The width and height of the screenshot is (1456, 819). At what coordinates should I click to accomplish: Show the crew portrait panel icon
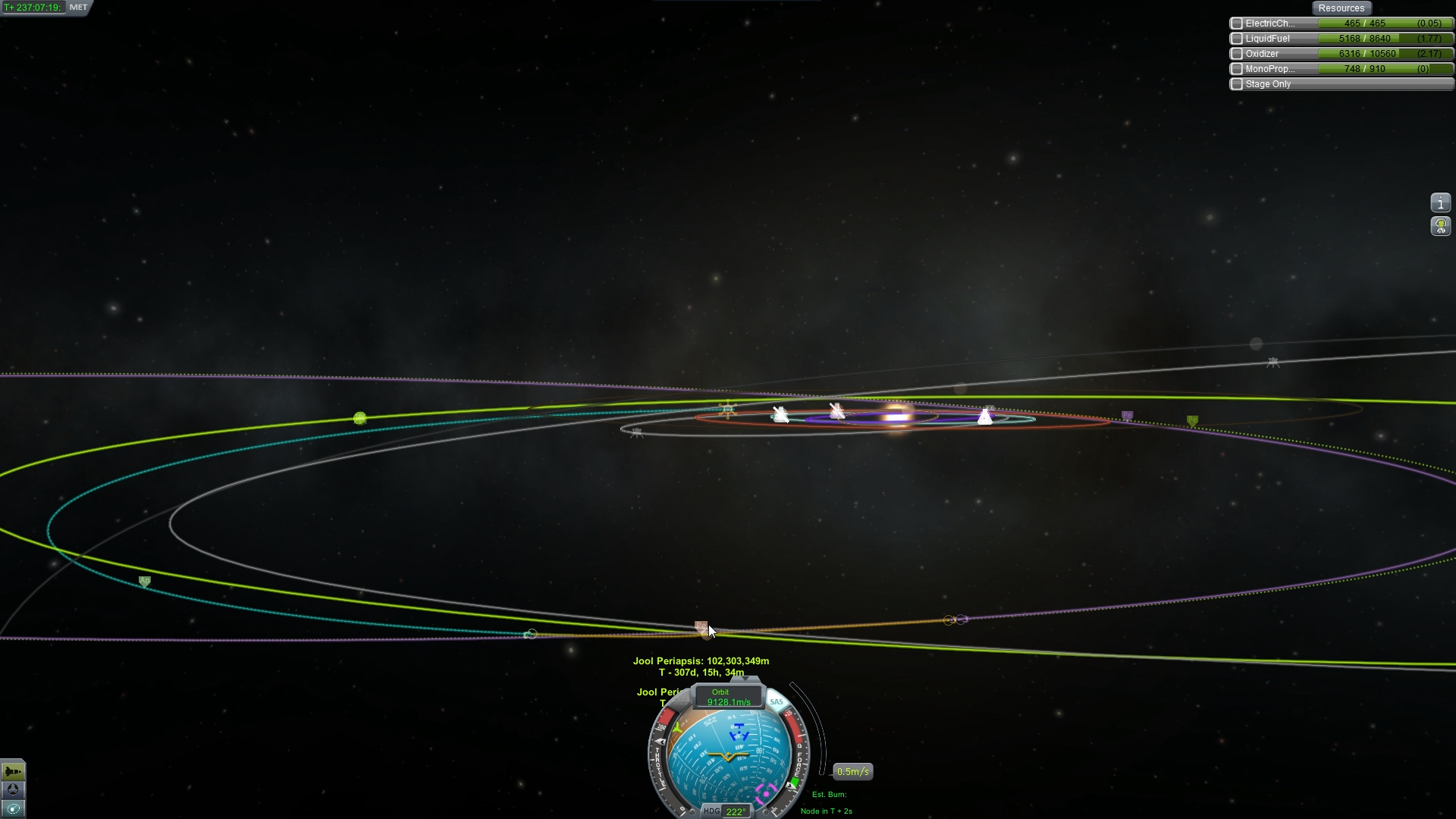click(x=1440, y=226)
